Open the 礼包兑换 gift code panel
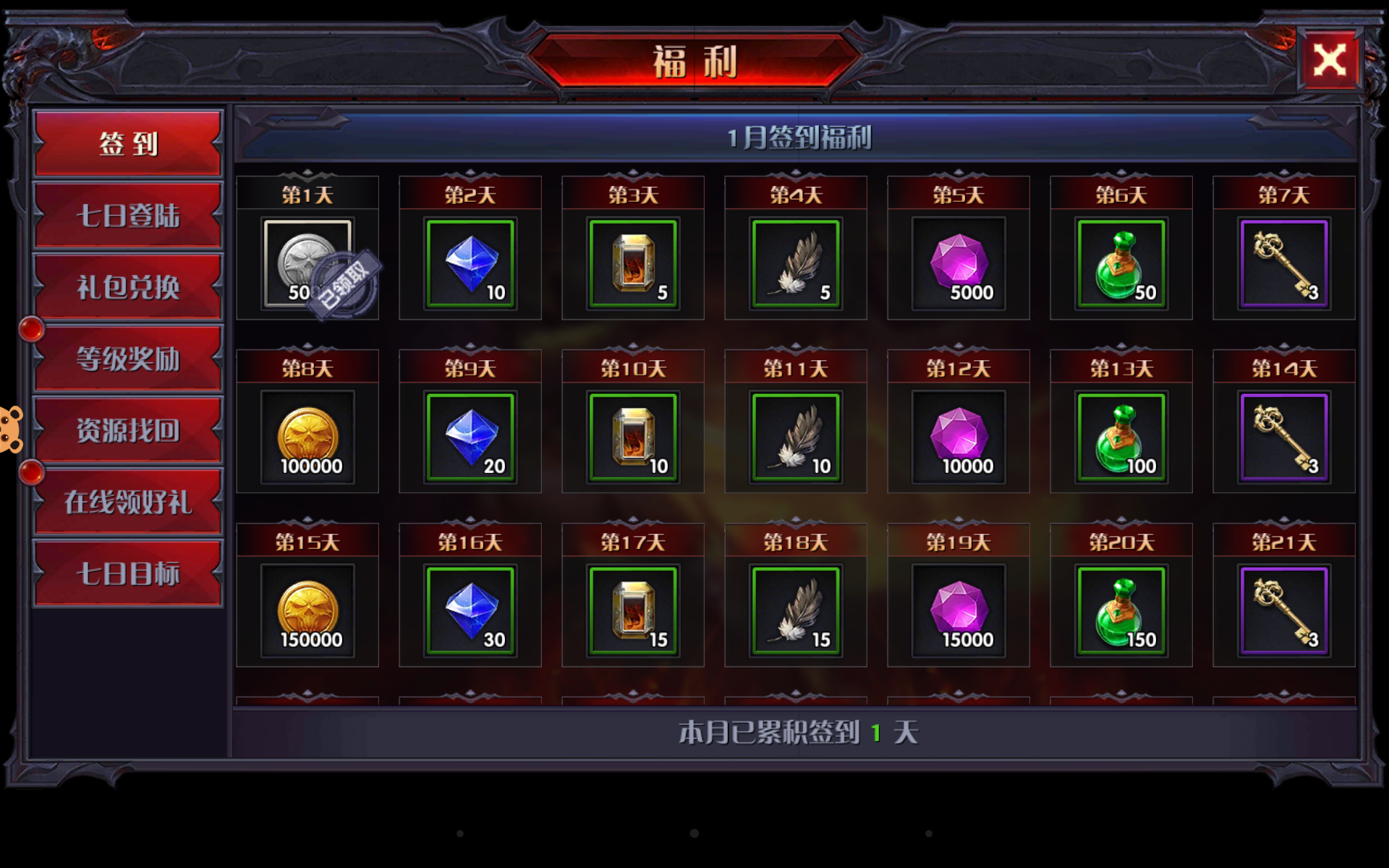Image resolution: width=1389 pixels, height=868 pixels. [x=127, y=286]
